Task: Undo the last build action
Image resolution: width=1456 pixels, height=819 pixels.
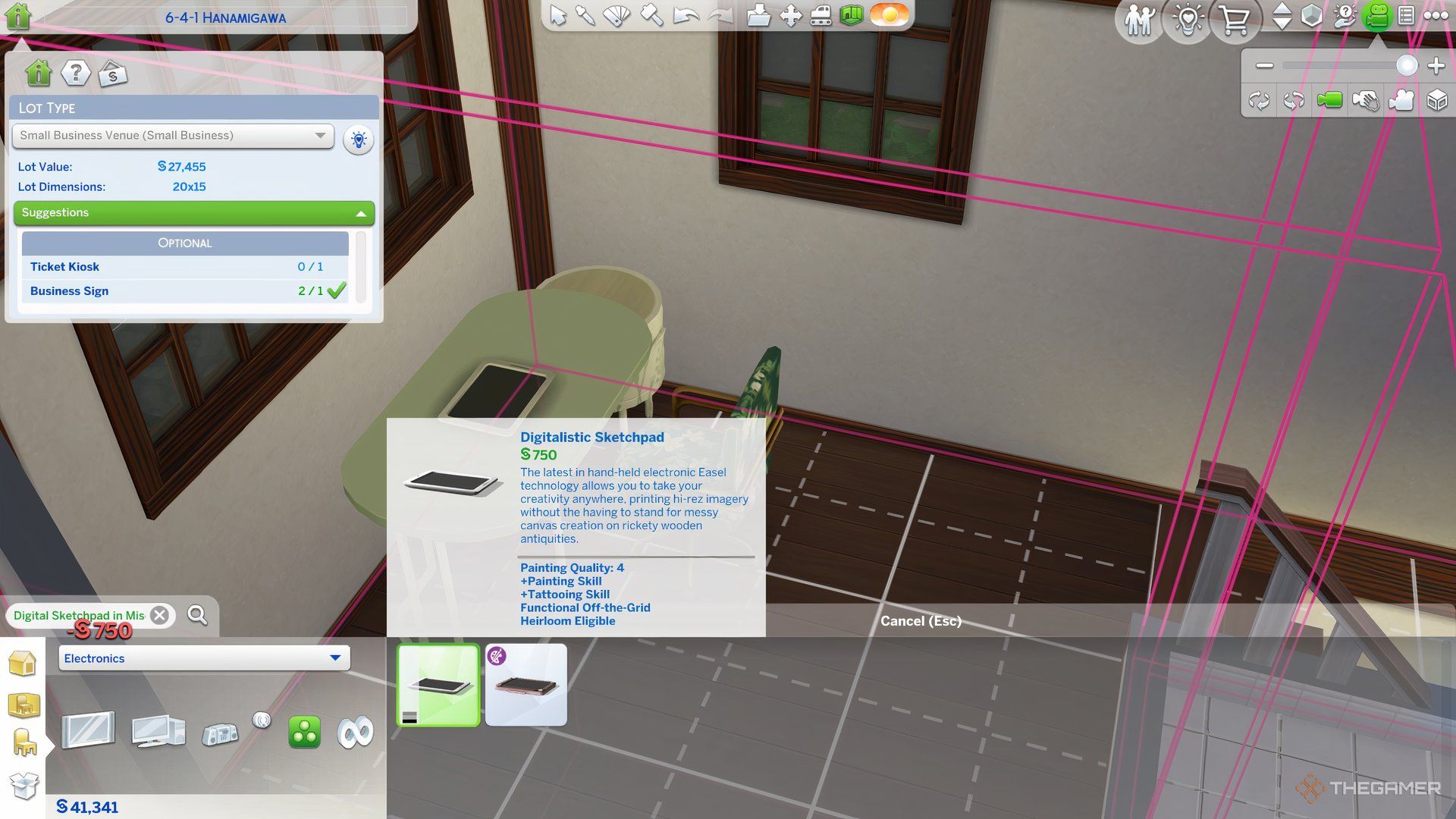Action: coord(686,15)
